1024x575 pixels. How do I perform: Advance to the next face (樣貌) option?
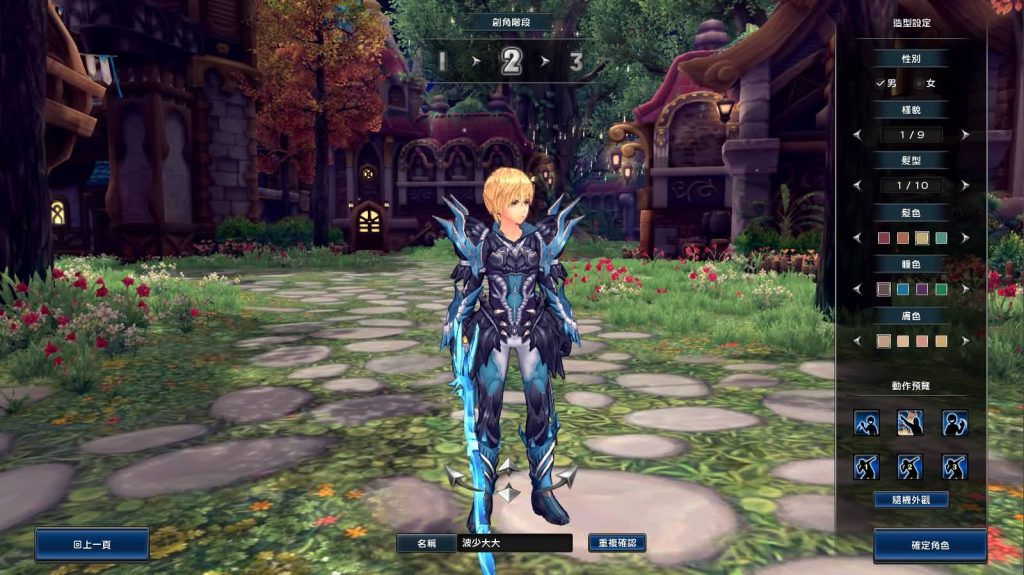(x=965, y=134)
